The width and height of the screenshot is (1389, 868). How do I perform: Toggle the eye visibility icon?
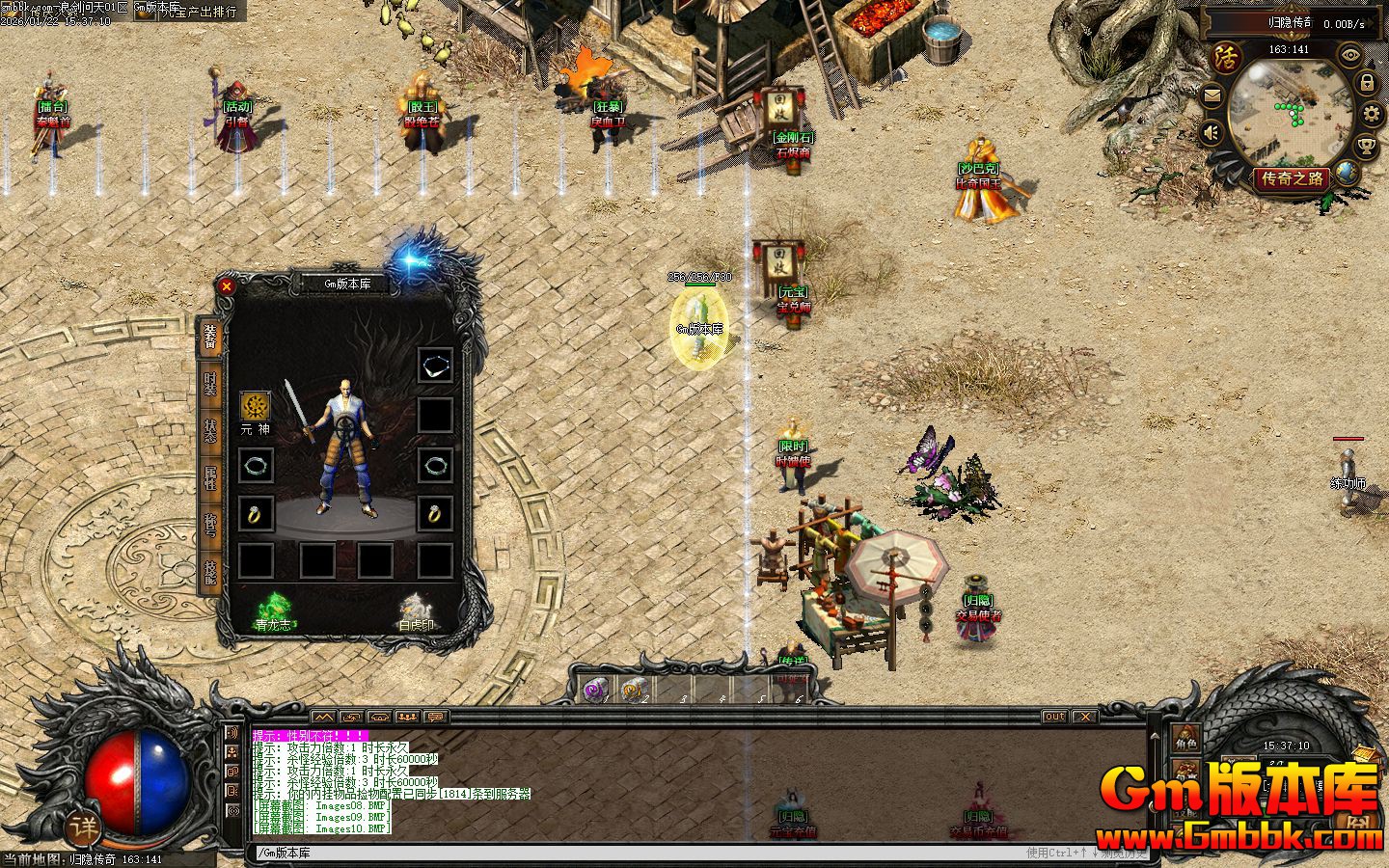pyautogui.click(x=1348, y=55)
